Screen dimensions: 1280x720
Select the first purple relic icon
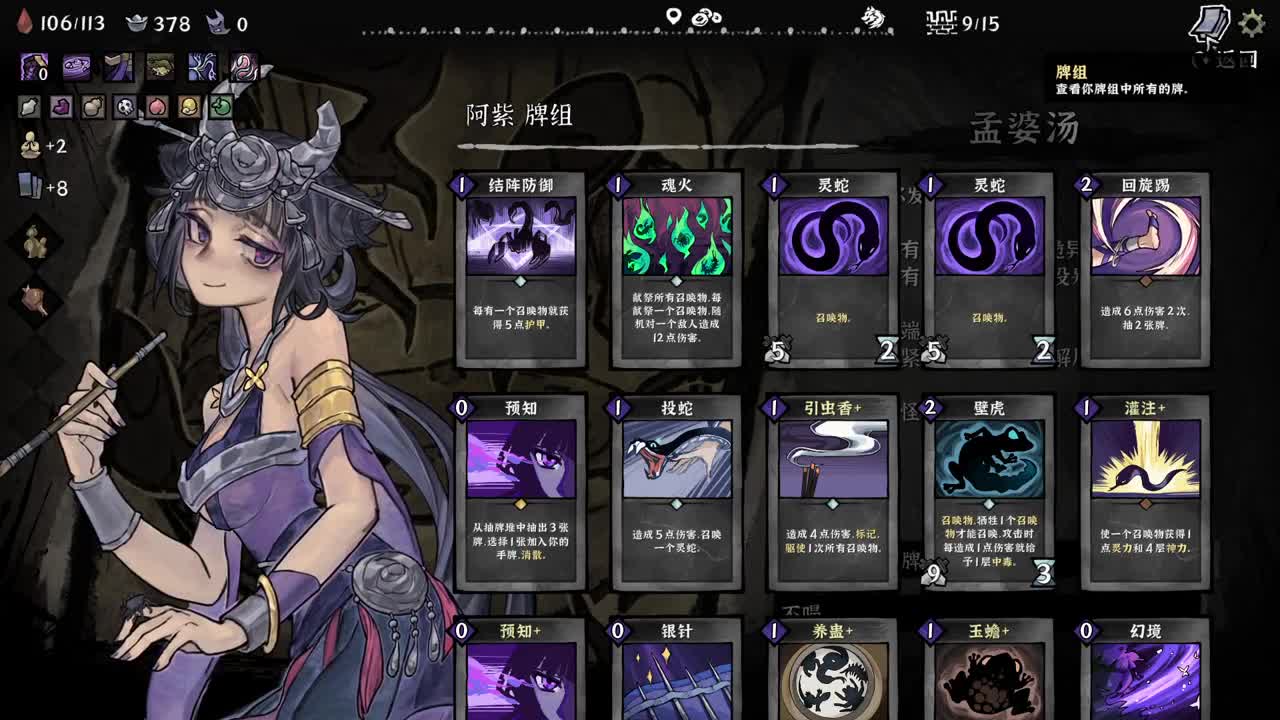click(30, 65)
